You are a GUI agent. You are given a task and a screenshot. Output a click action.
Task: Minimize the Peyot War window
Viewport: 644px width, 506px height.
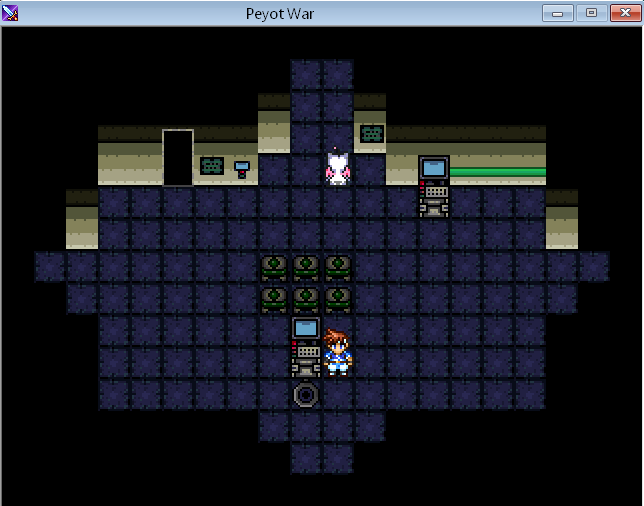click(557, 13)
